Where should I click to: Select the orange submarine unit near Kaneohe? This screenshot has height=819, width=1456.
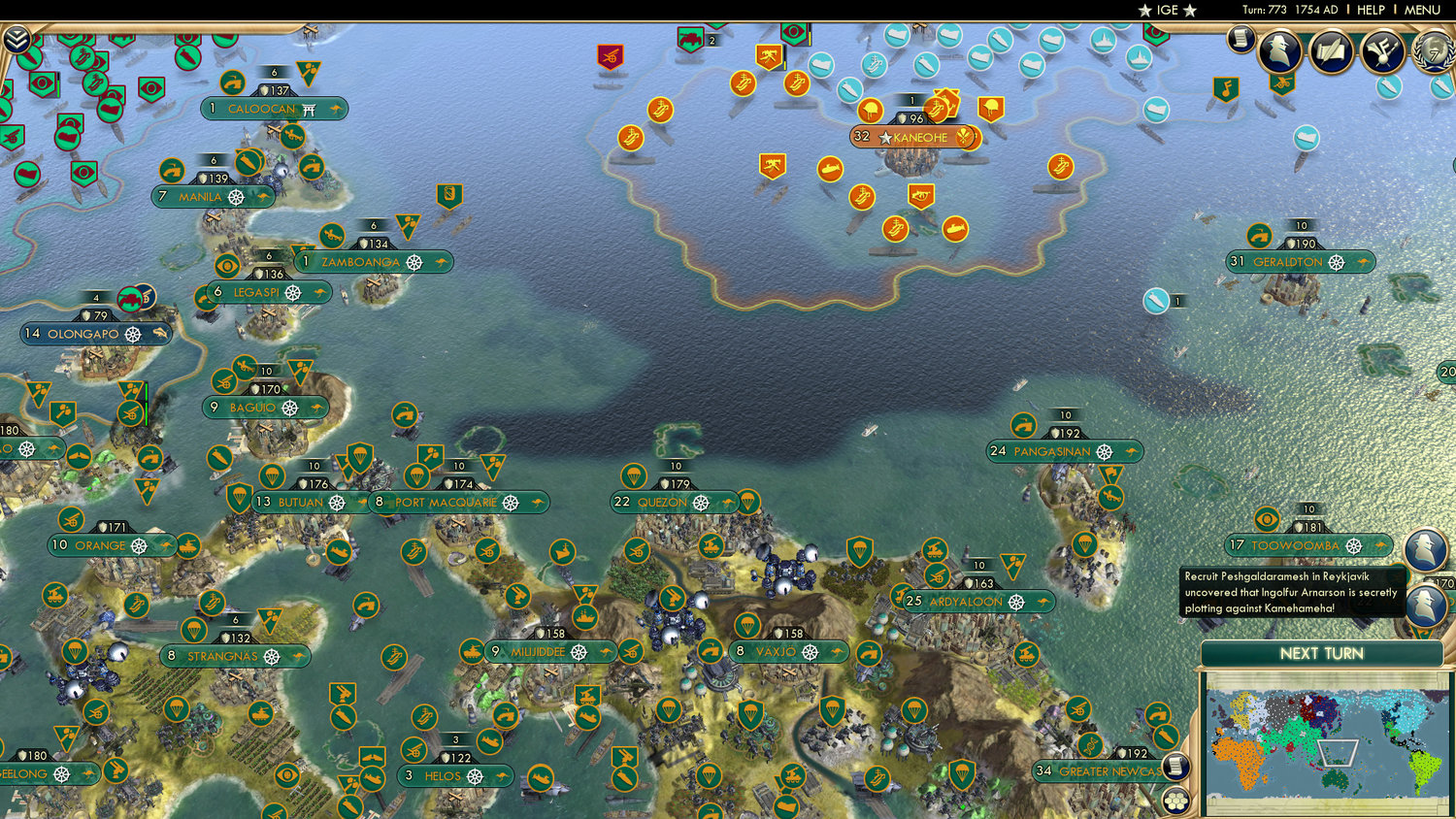point(830,170)
